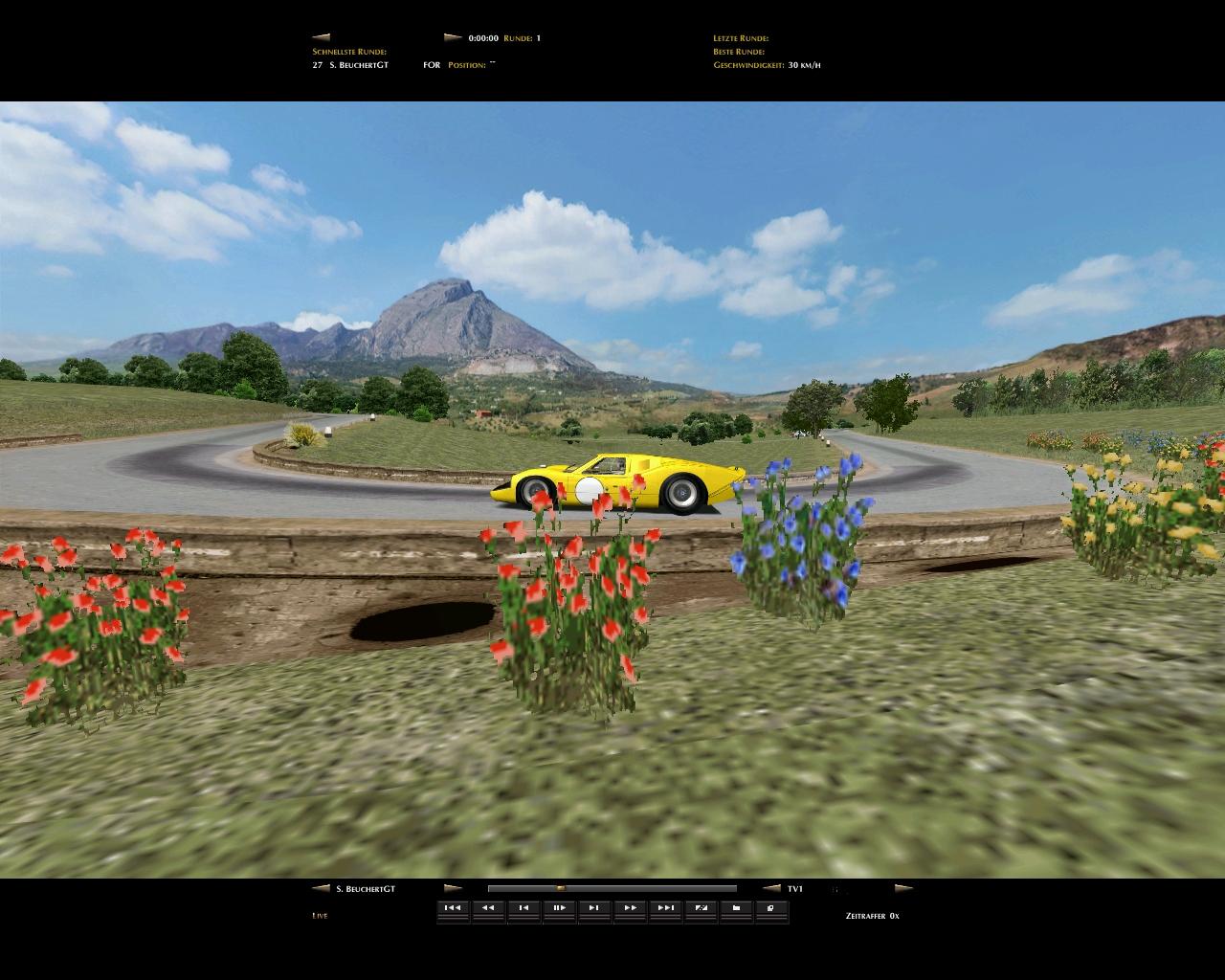Click the left arrow in the top info panel
The image size is (1225, 980).
point(321,38)
